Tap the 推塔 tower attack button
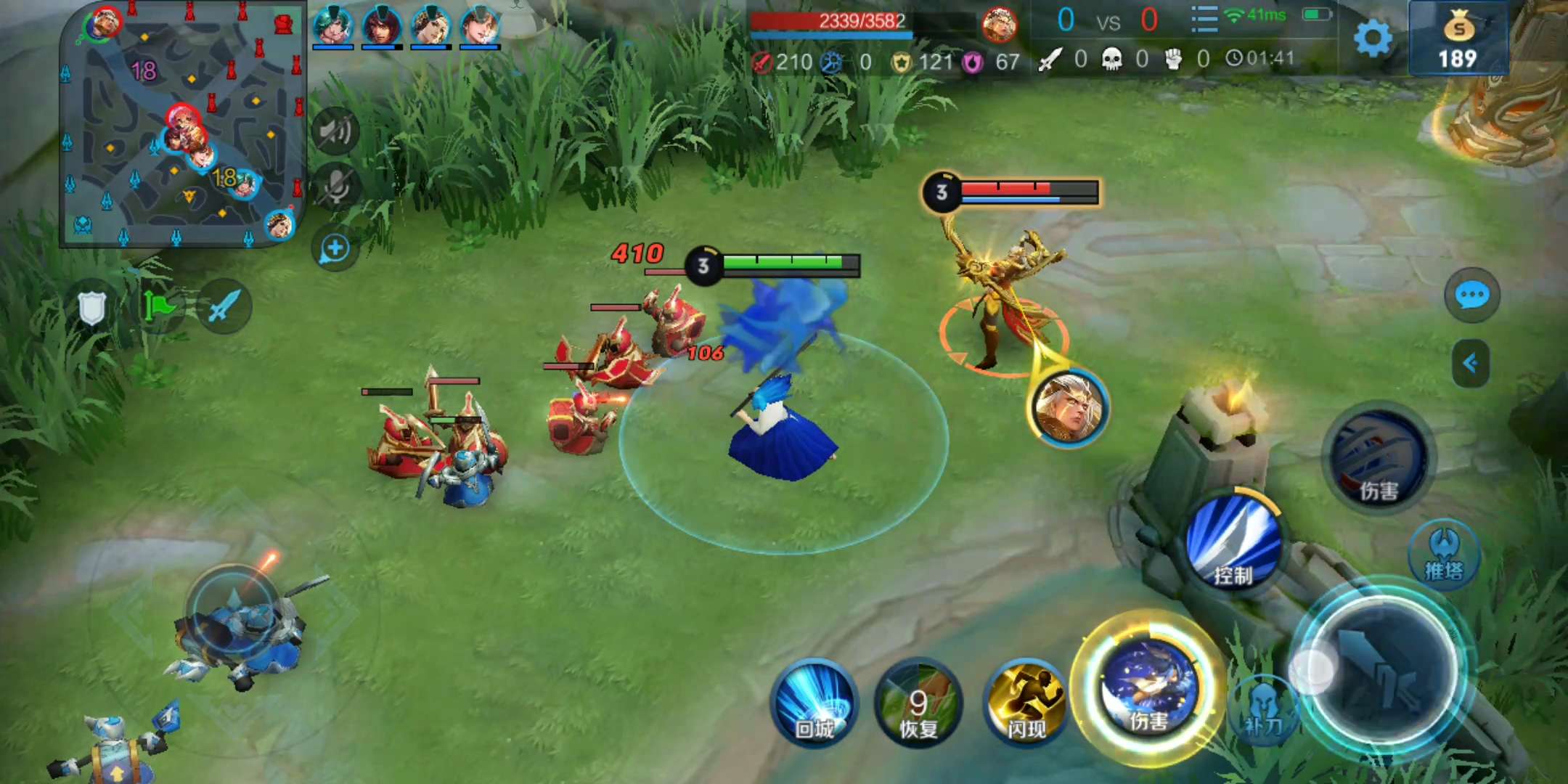 click(1444, 556)
